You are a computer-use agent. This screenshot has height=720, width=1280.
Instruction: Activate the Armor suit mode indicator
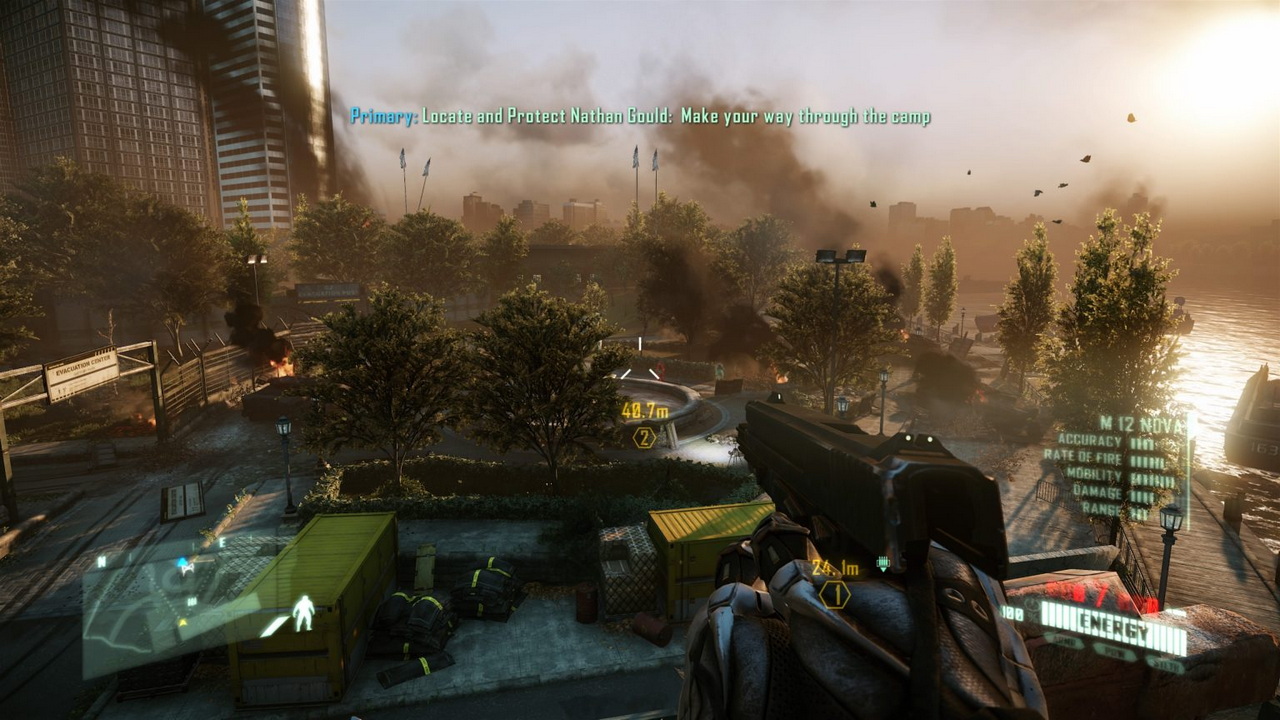(1062, 641)
